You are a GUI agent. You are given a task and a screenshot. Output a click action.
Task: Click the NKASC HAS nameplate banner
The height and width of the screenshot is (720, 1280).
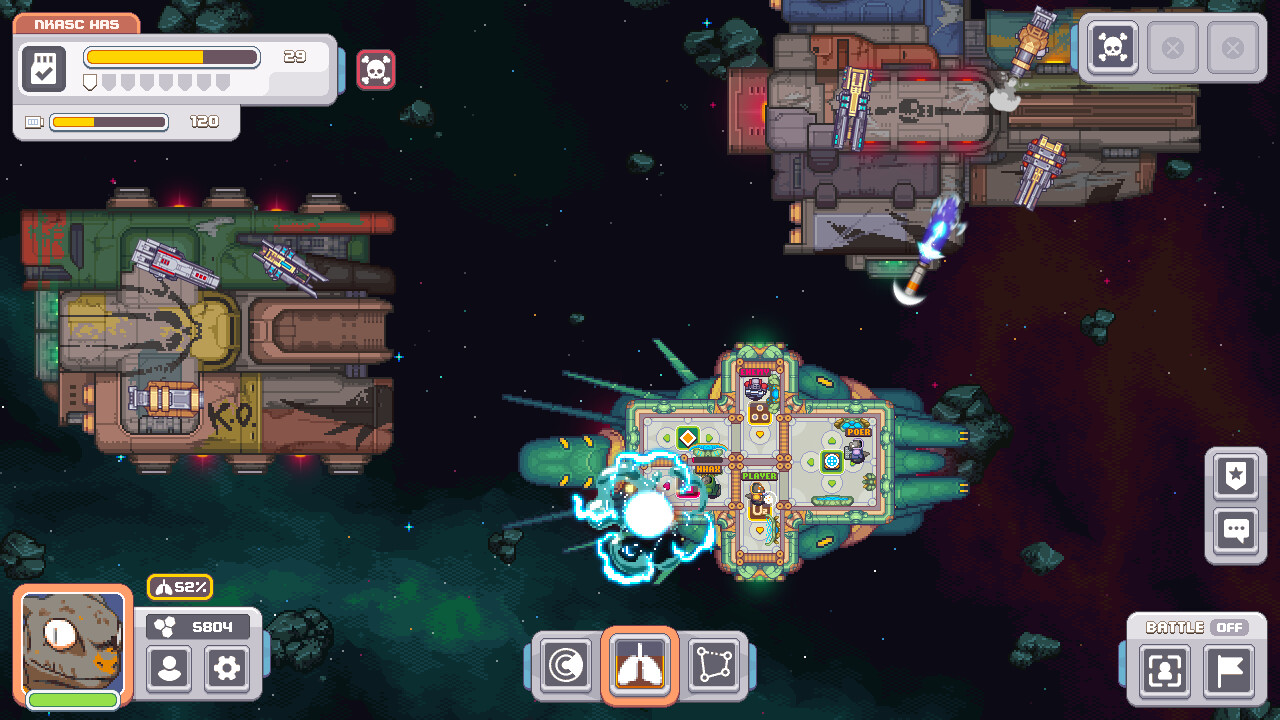pos(75,23)
